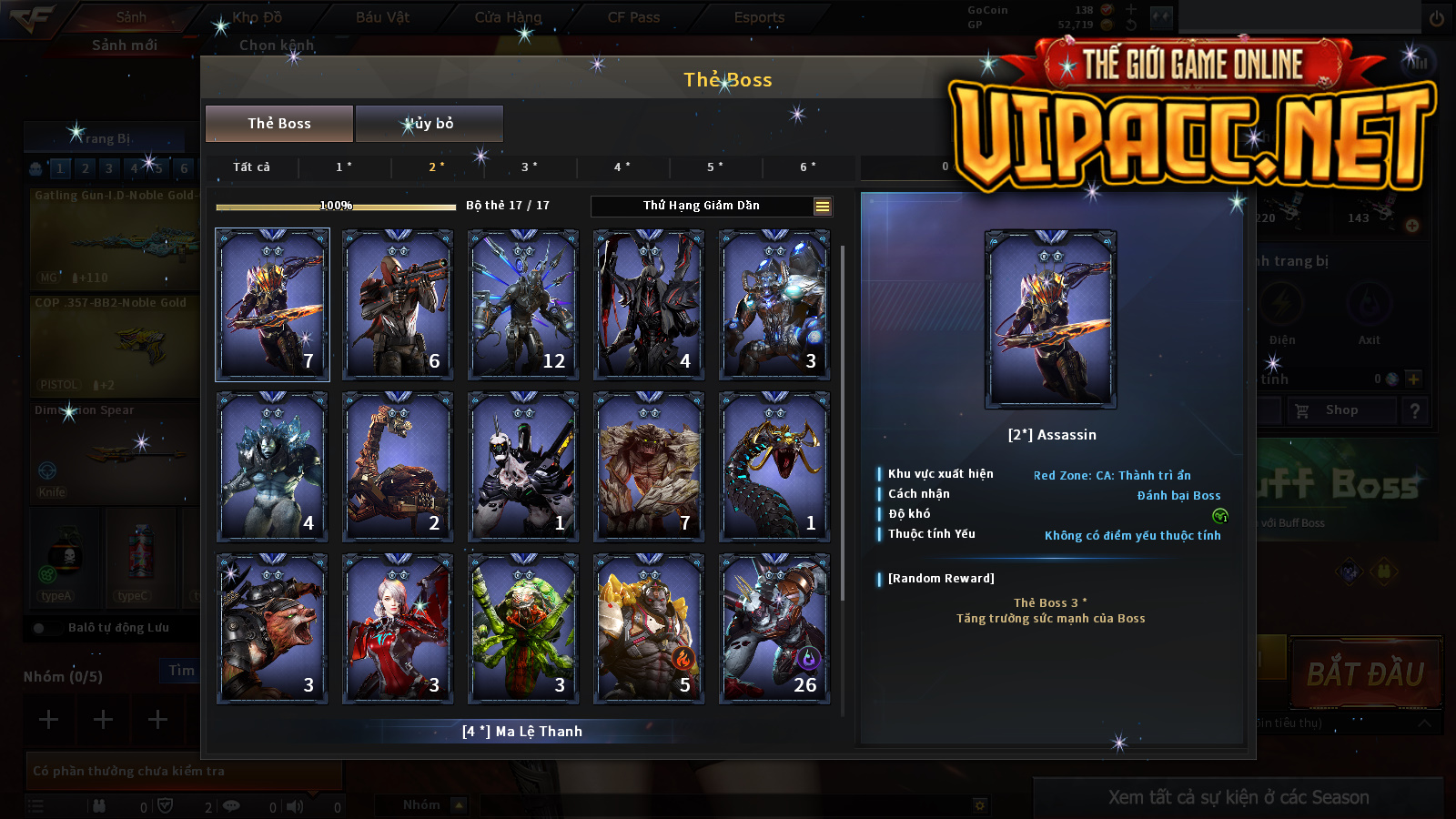This screenshot has height=819, width=1456.
Task: Choose the bear warrior boss card
Action: 272,628
